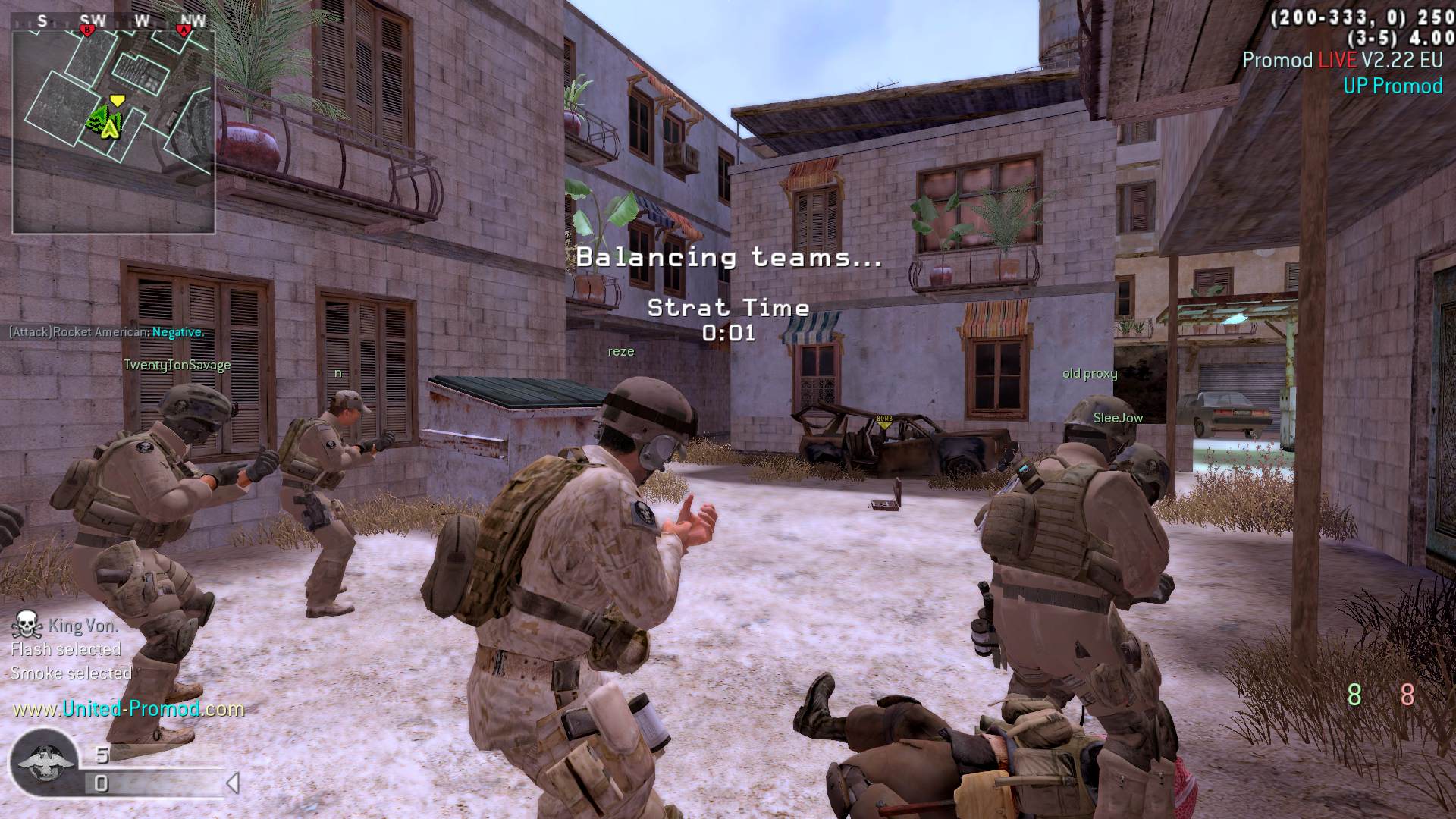1456x819 pixels.
Task: Select the yellow BOMB objective marker
Action: click(x=884, y=422)
